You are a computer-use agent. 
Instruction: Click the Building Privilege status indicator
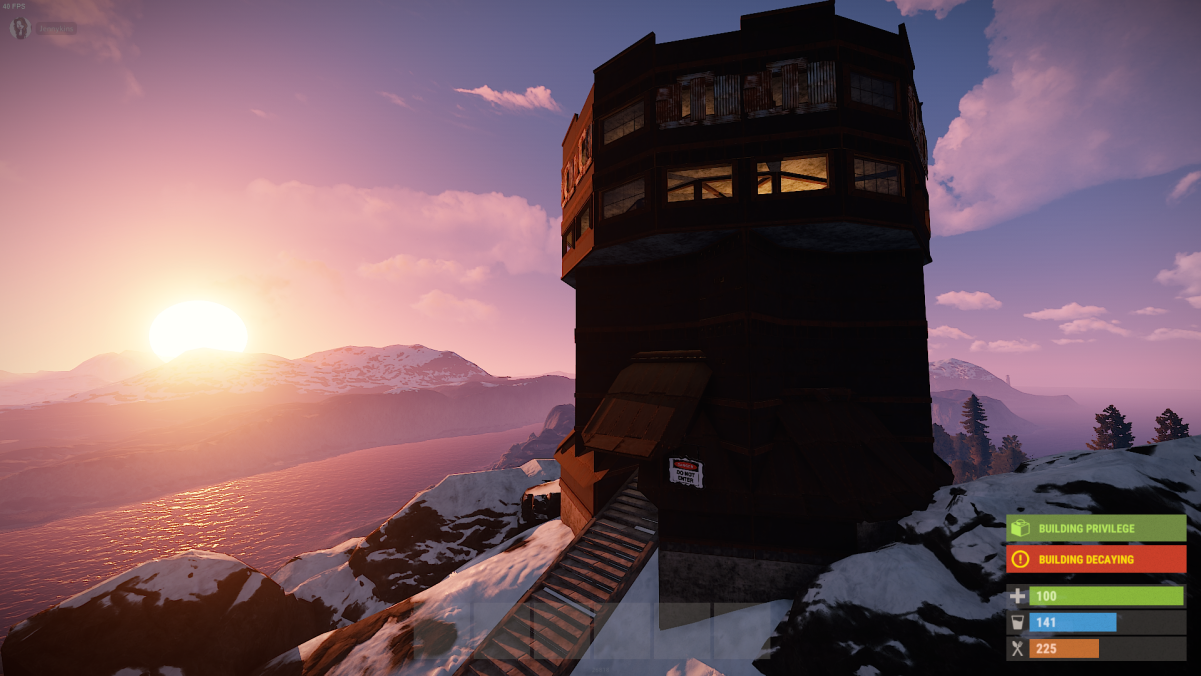point(1095,528)
